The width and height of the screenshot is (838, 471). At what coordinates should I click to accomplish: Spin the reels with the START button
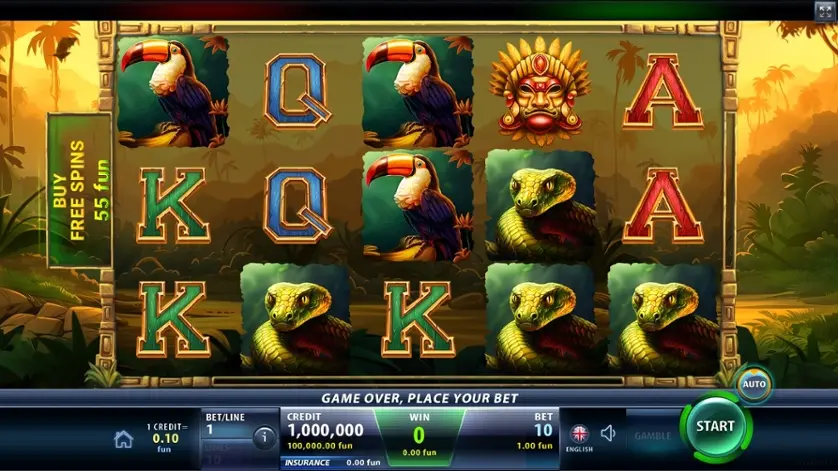(x=715, y=426)
